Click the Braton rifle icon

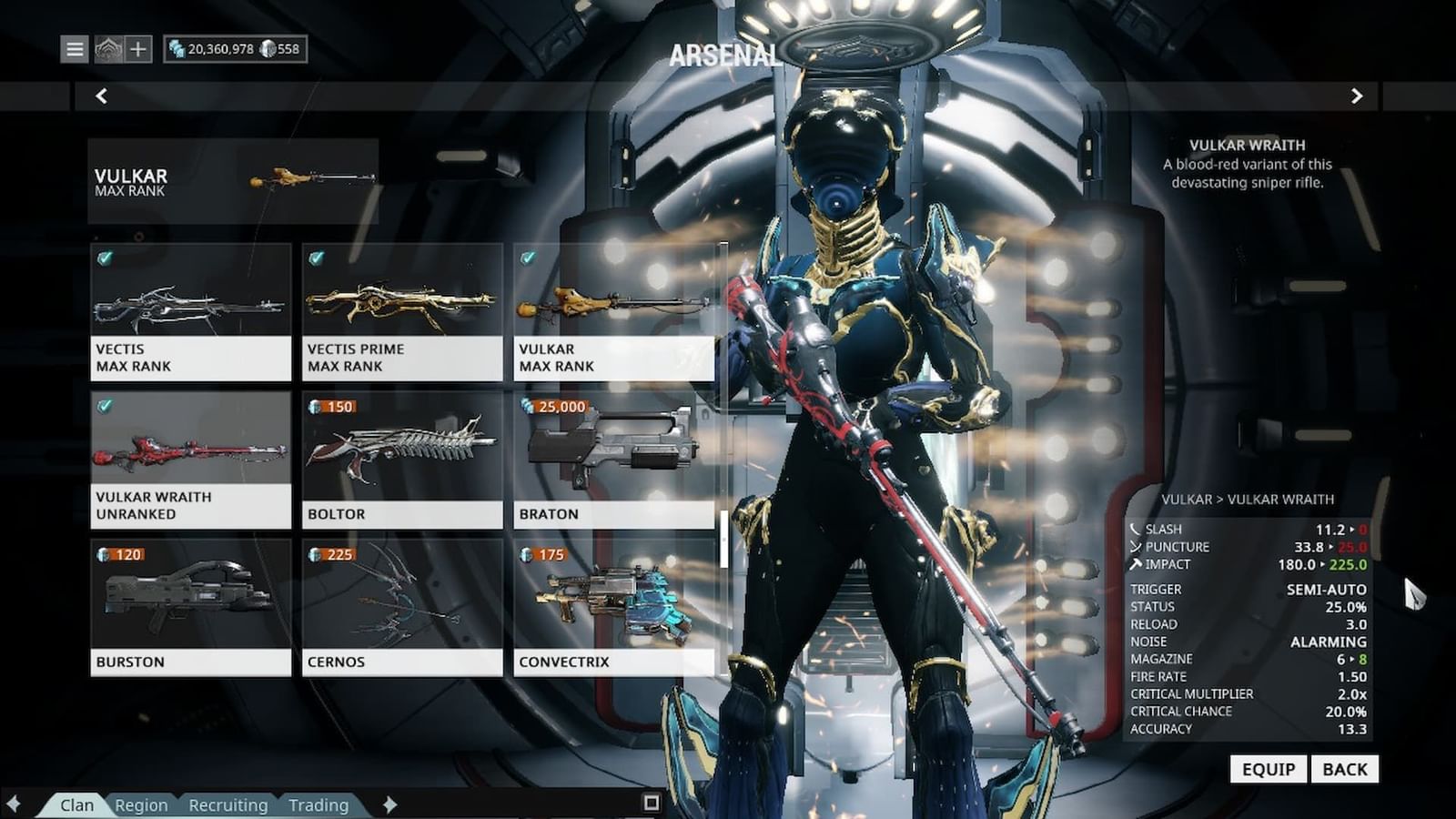(x=614, y=446)
